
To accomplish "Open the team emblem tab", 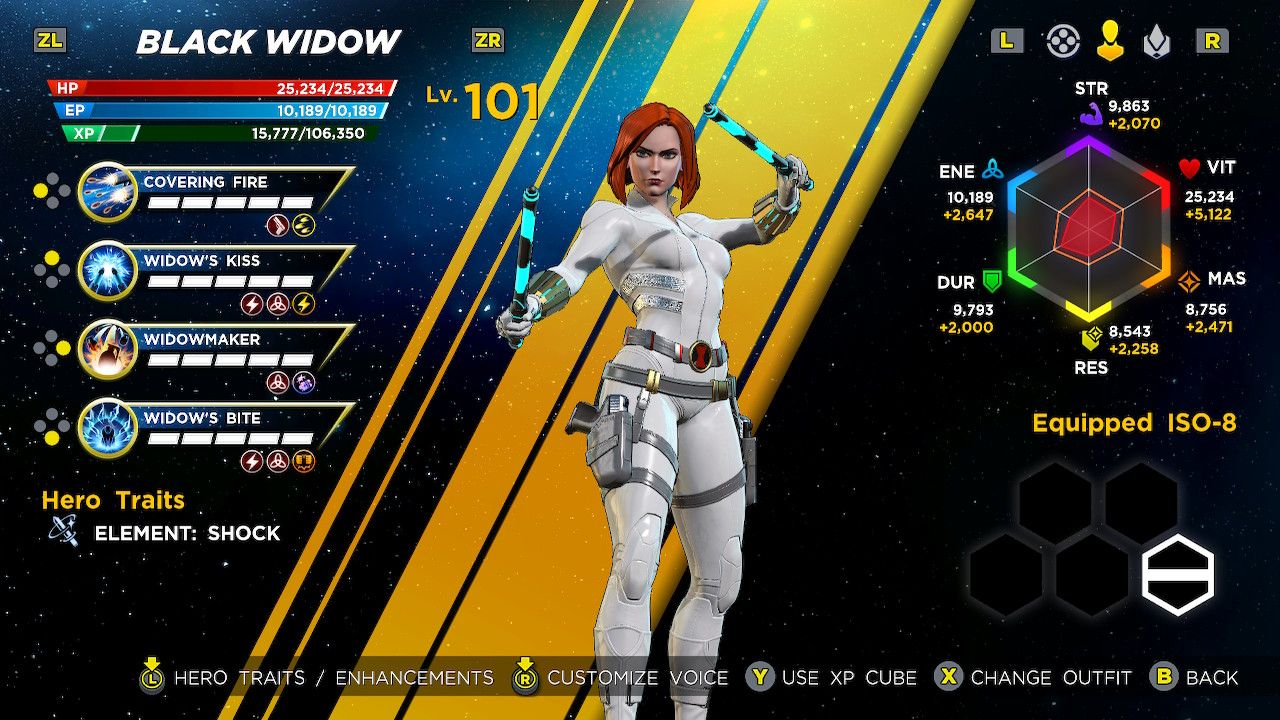I will tap(1156, 41).
